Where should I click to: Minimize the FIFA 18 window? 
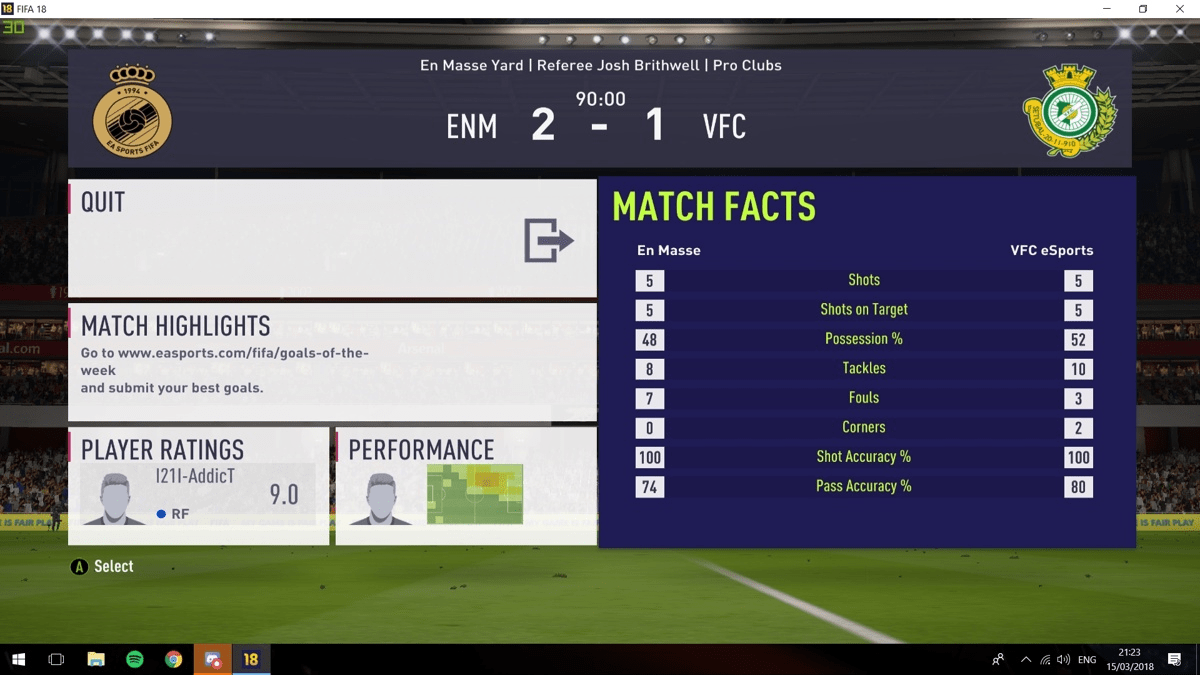point(1107,9)
